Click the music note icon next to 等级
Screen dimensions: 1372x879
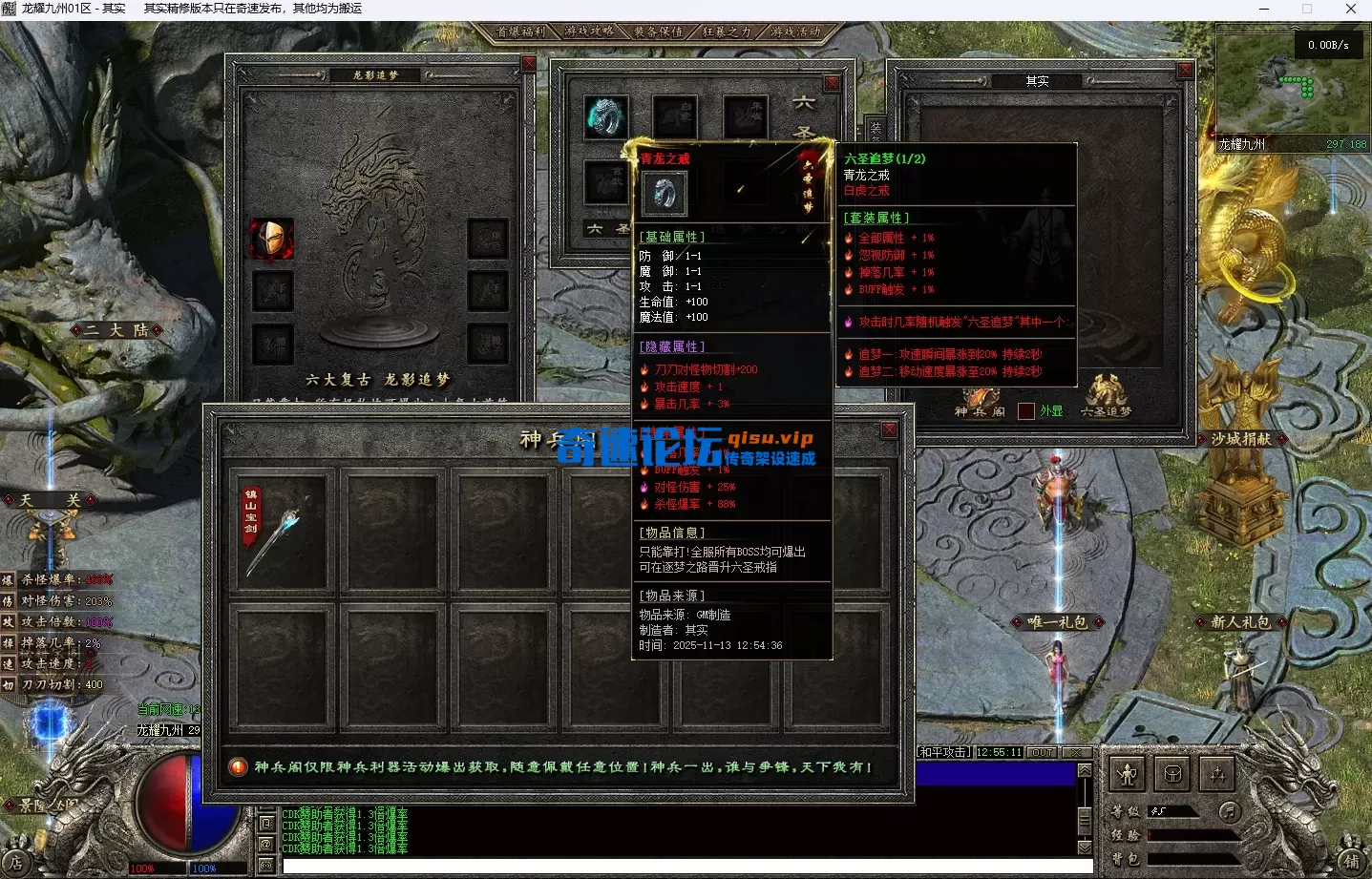coord(1231,813)
